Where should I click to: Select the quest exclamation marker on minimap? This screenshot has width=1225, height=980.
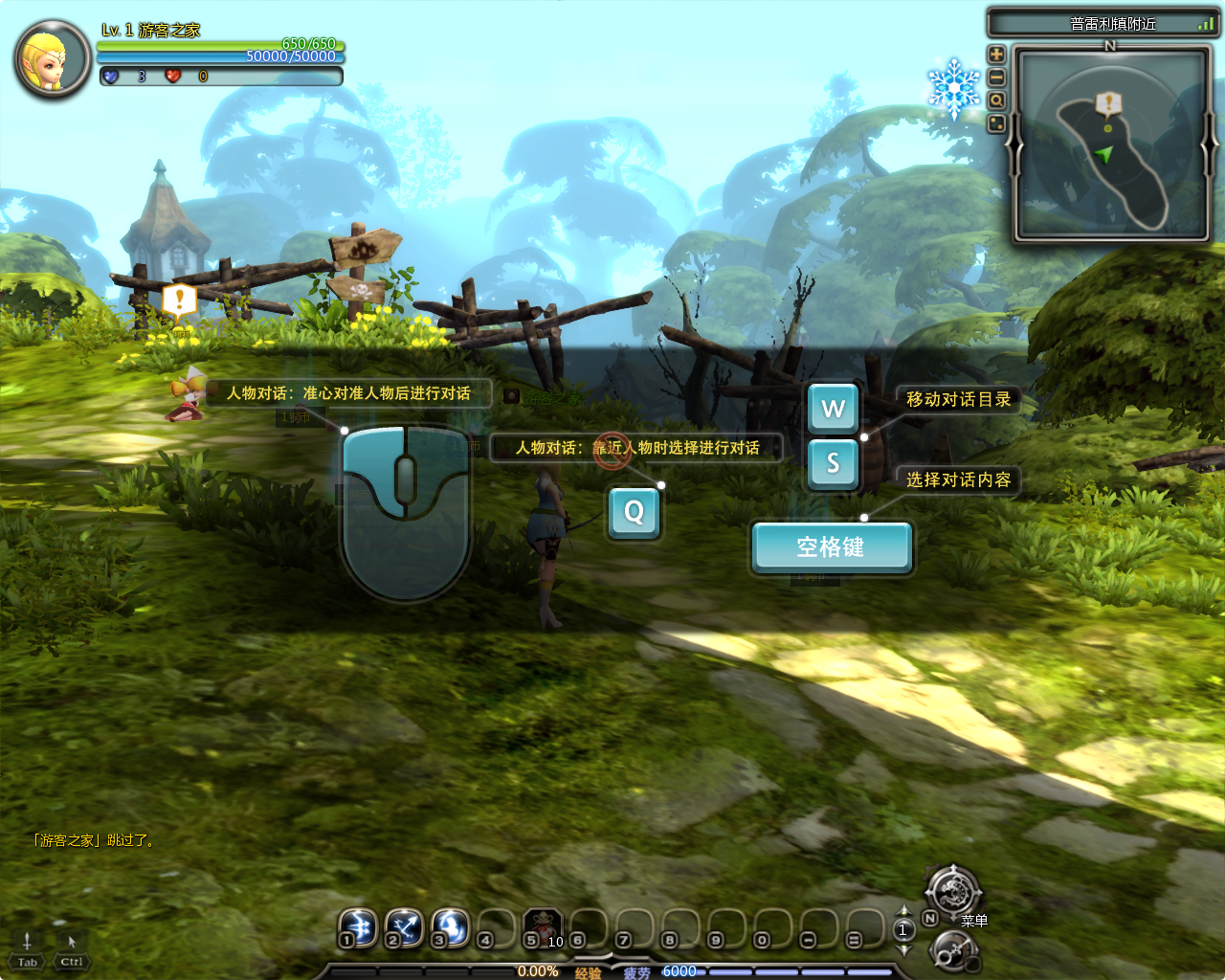1108,102
